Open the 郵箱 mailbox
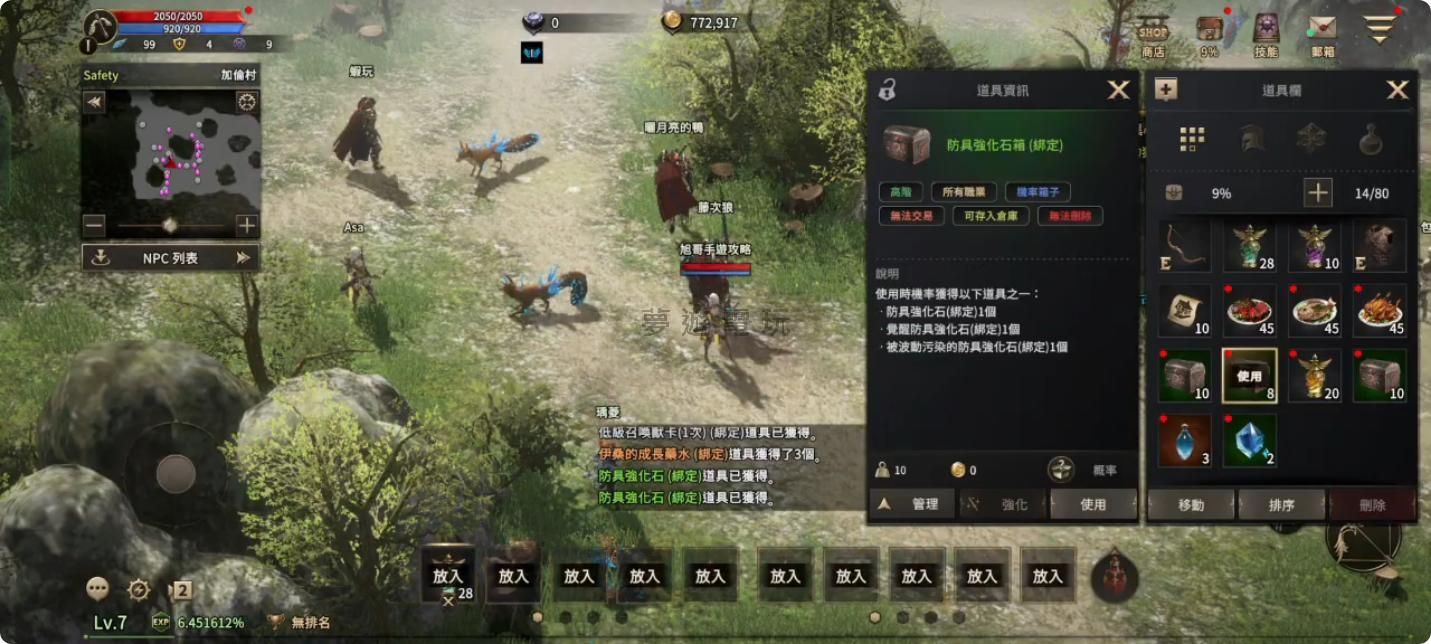 (x=1322, y=36)
